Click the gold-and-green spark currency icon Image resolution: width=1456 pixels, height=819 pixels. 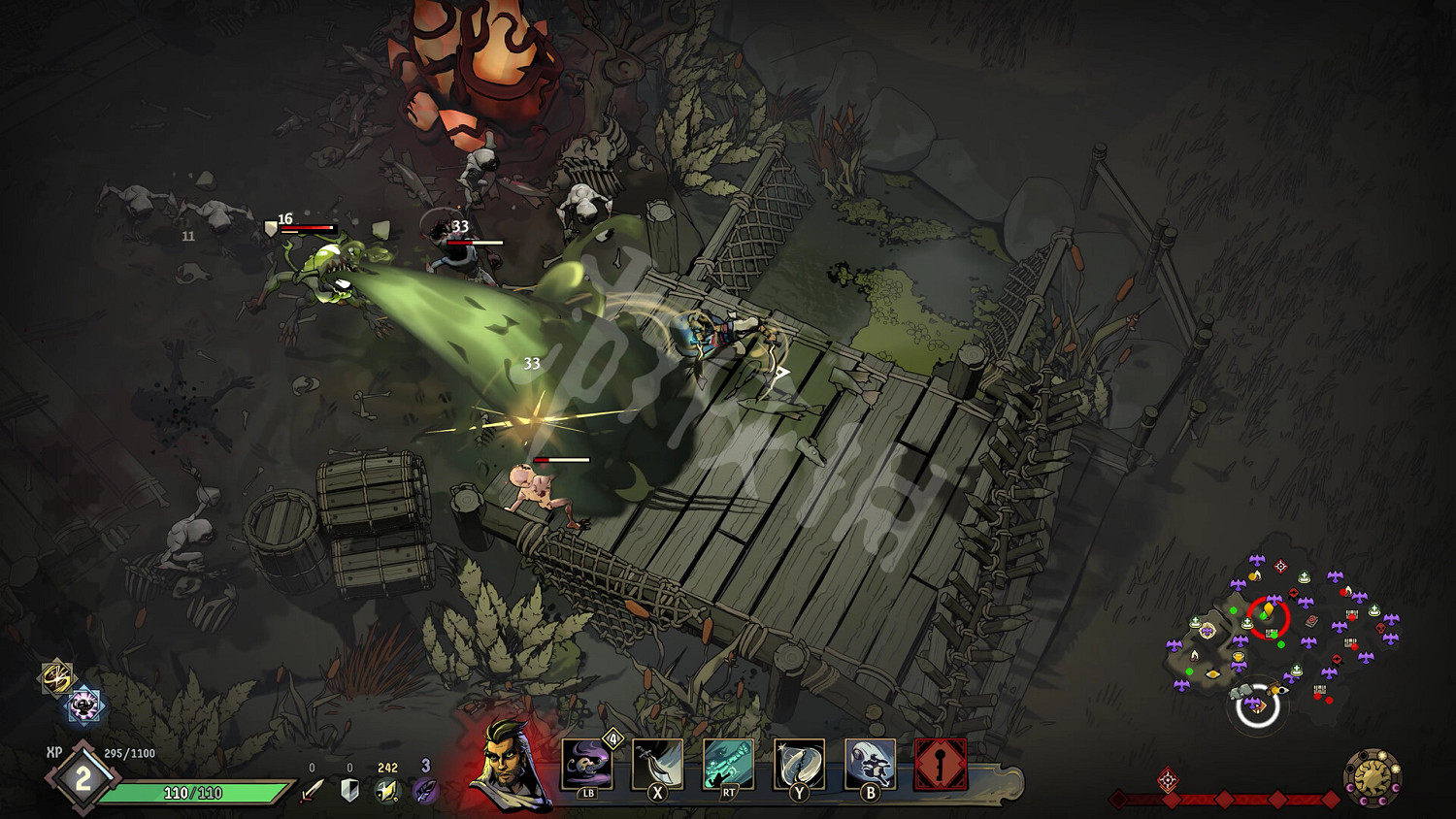pyautogui.click(x=387, y=791)
